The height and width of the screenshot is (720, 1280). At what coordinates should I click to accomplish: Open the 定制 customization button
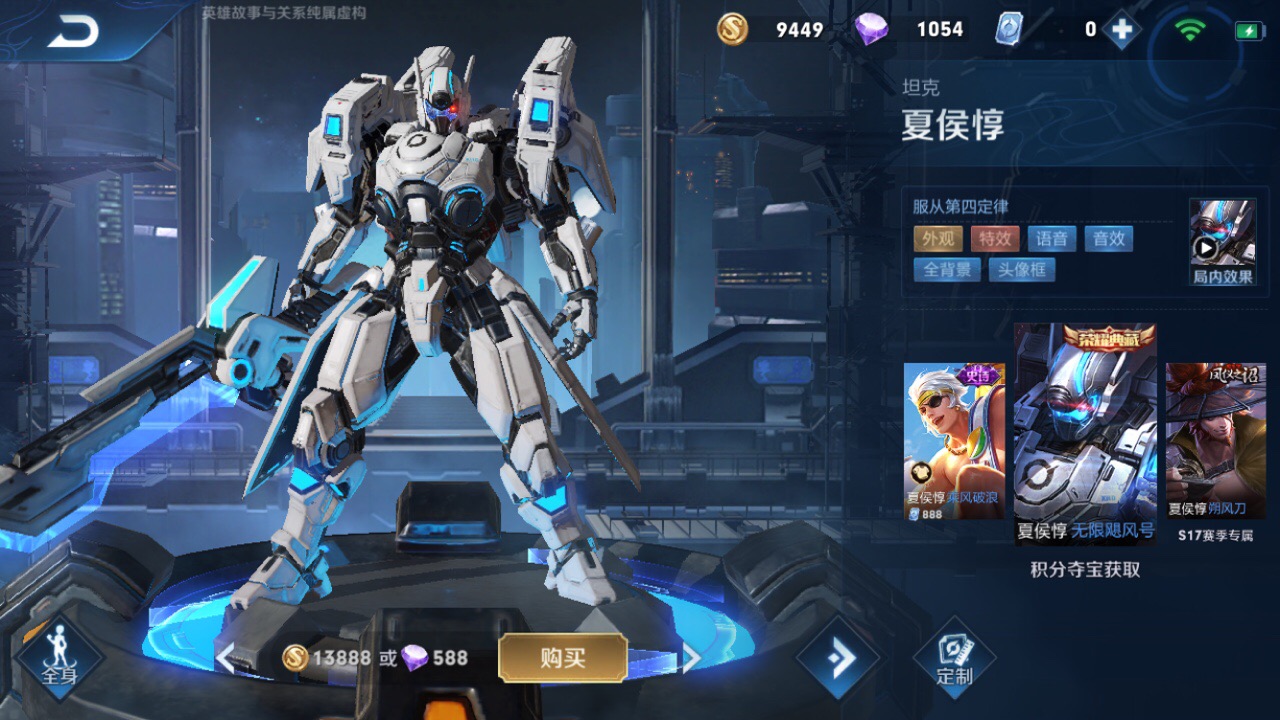point(954,658)
